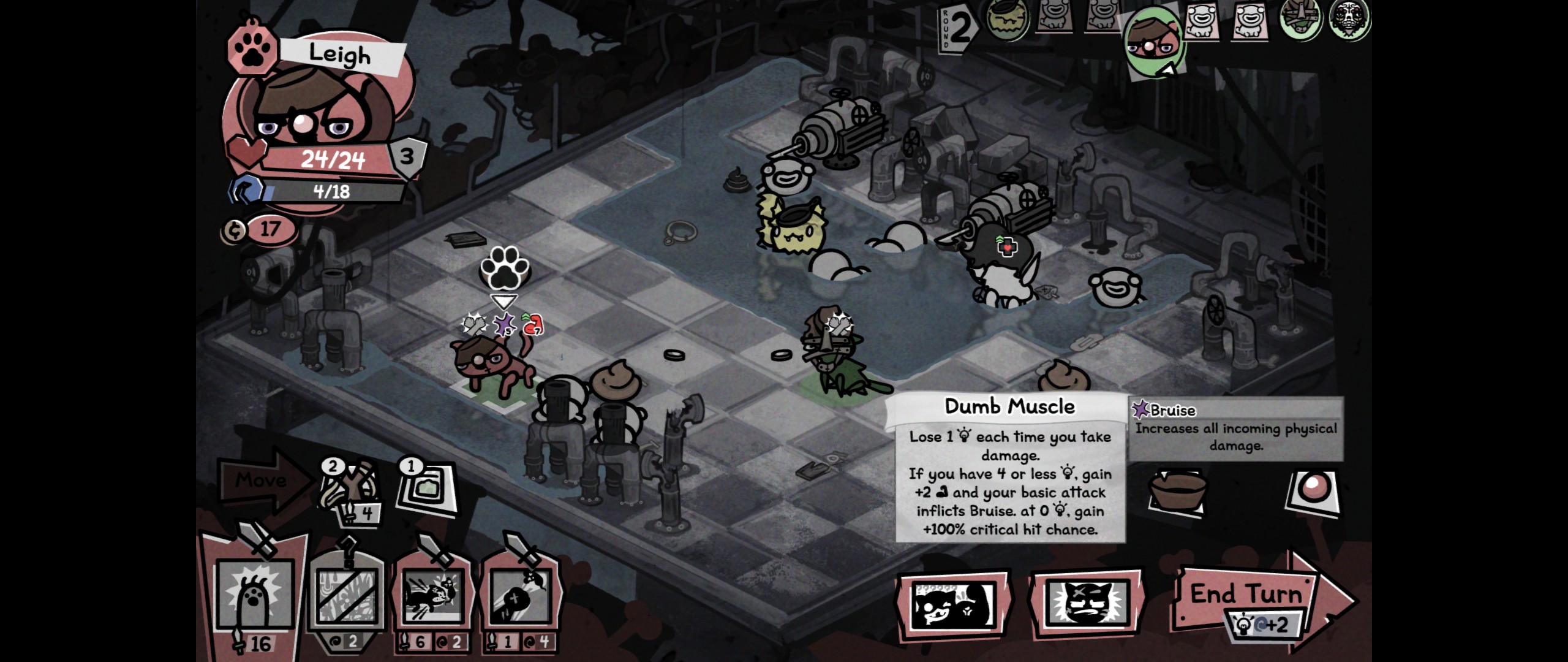Select the masked green cat turn portrait
The image size is (1568, 662).
1301,20
